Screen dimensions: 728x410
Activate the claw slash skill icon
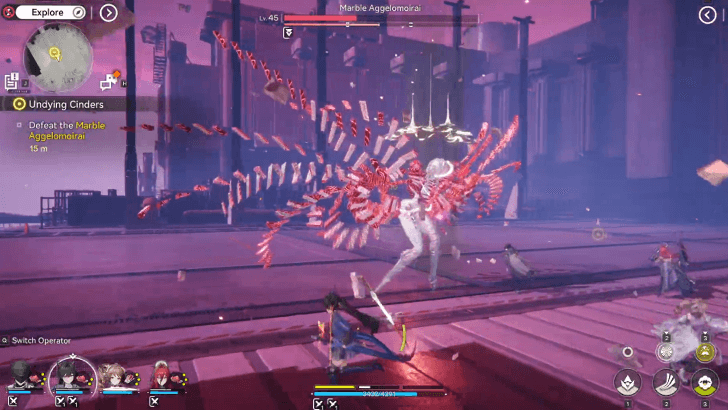(x=666, y=381)
